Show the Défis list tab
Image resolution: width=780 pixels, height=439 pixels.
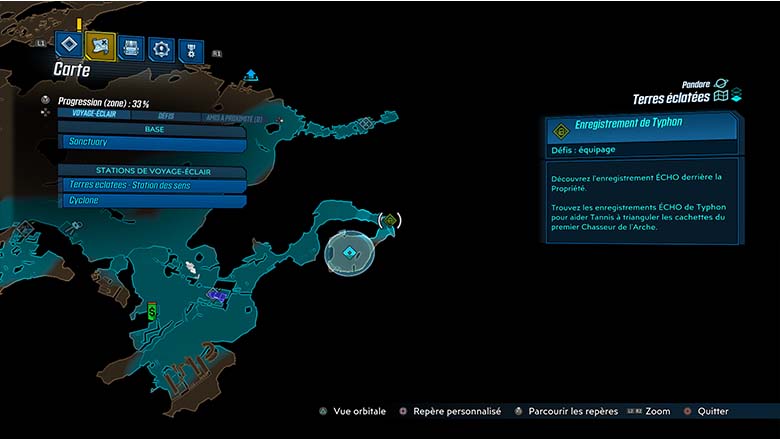click(166, 116)
